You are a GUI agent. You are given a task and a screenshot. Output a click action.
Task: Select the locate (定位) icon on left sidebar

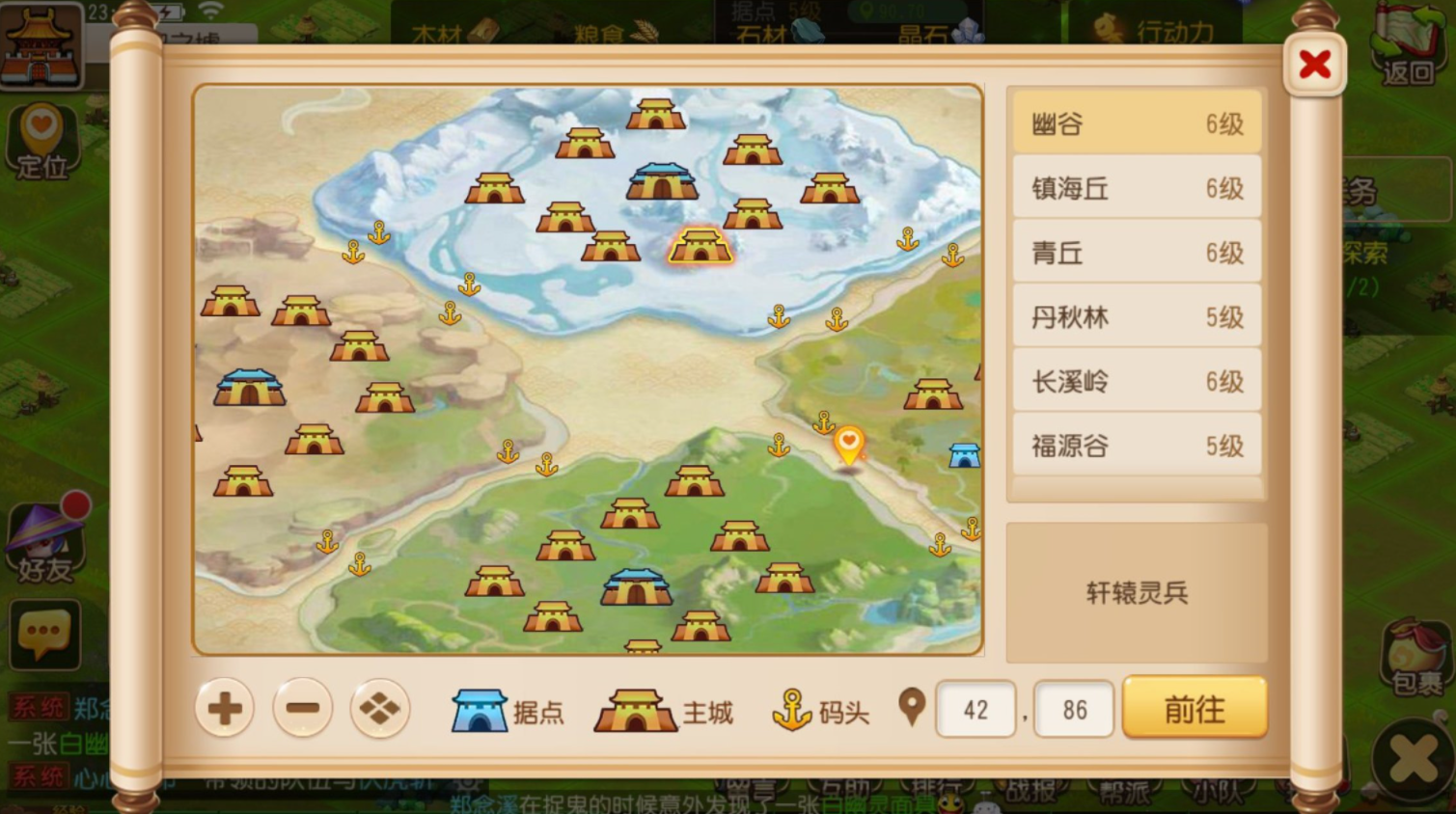tap(41, 138)
